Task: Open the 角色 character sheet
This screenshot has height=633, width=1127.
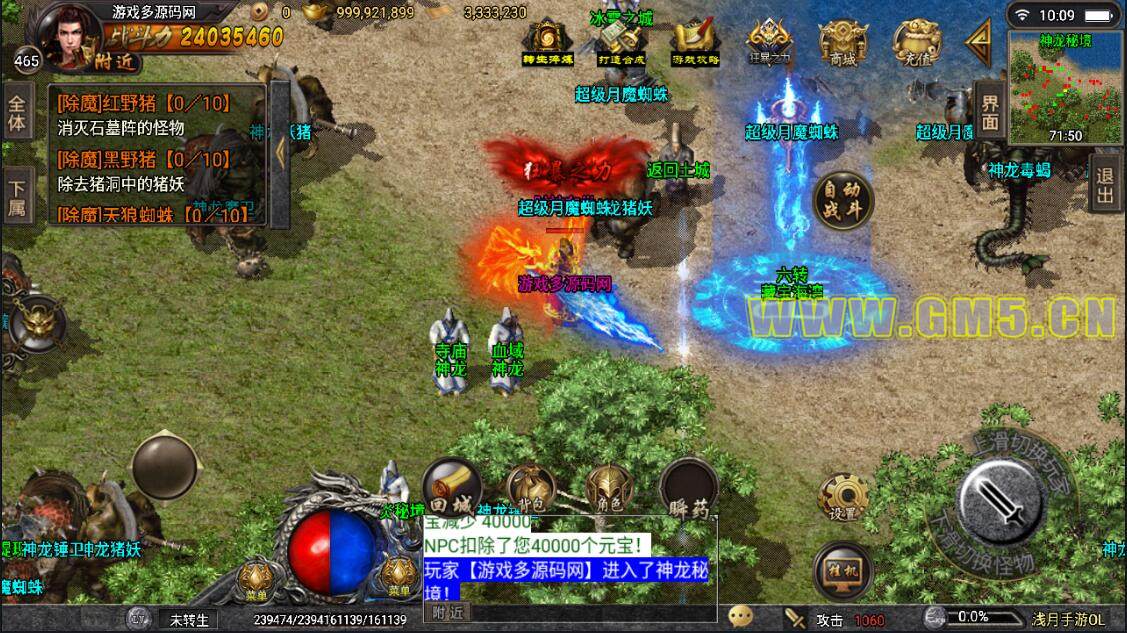Action: 609,489
